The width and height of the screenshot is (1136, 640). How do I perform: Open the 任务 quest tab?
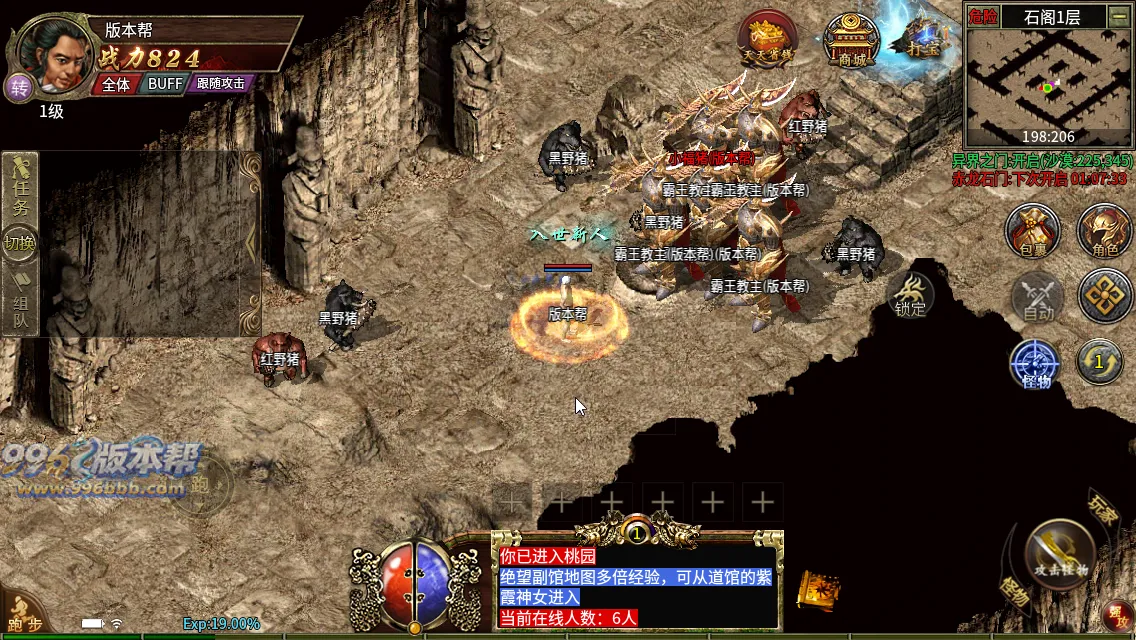pyautogui.click(x=20, y=193)
